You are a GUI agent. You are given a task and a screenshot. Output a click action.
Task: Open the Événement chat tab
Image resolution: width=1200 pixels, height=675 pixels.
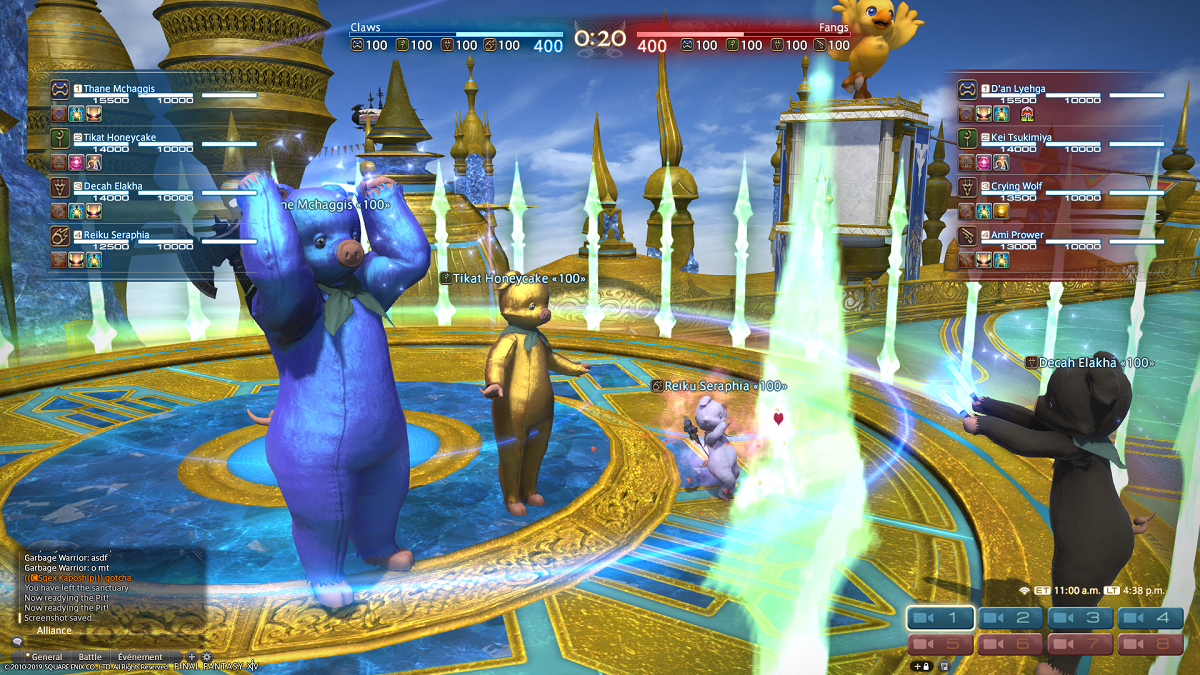tap(140, 657)
